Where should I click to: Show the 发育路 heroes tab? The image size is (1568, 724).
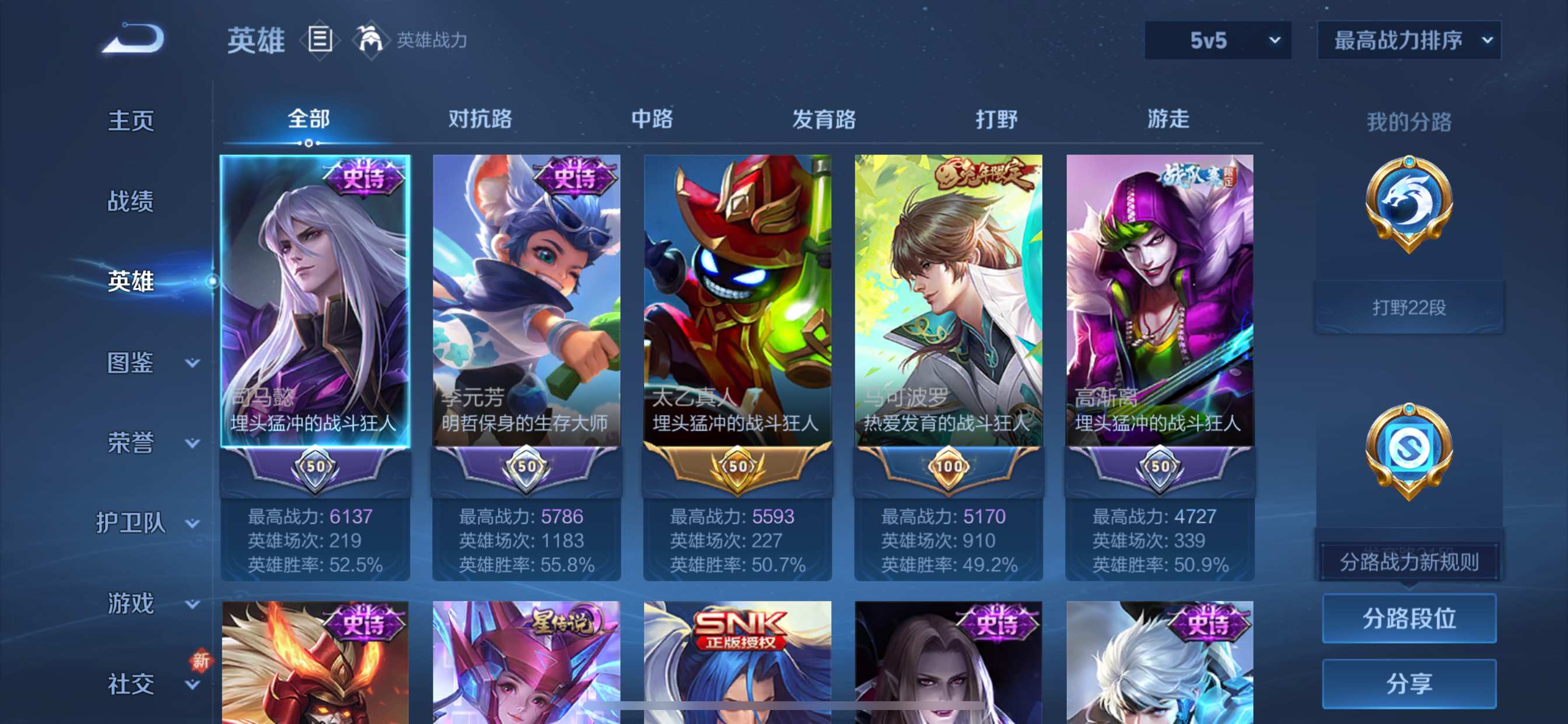[x=824, y=119]
